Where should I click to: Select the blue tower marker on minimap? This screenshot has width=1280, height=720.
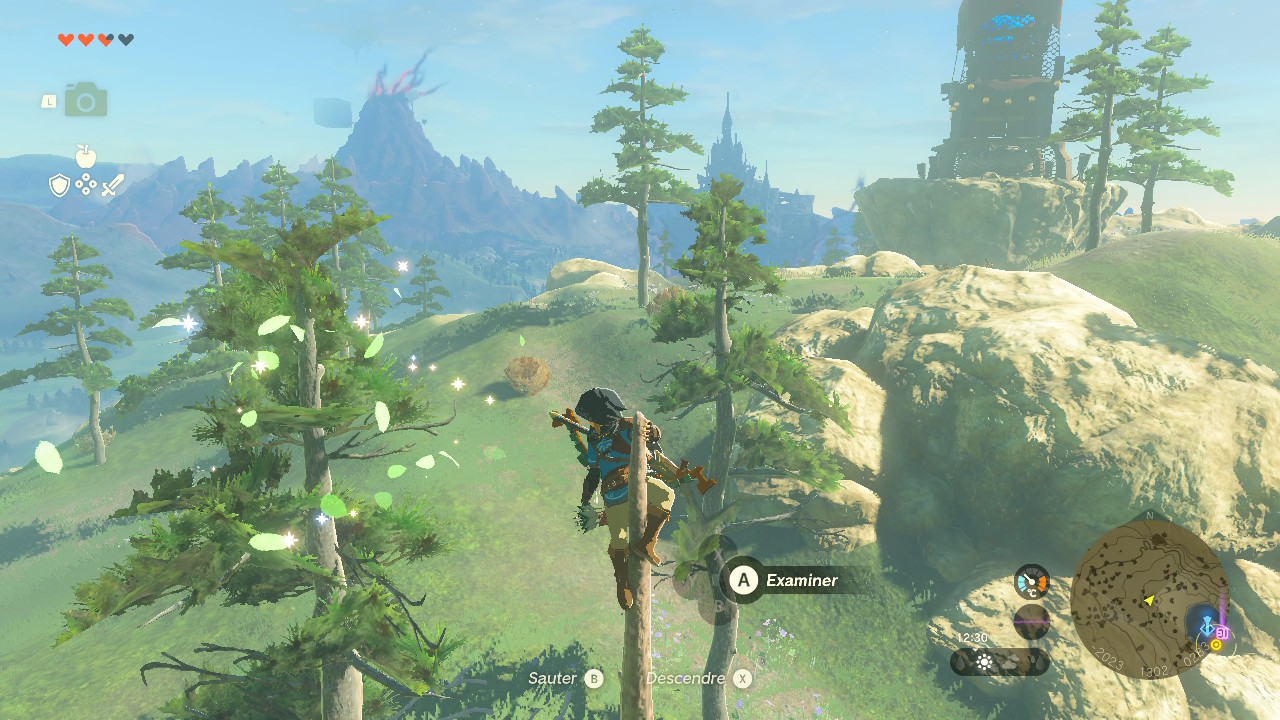pyautogui.click(x=1206, y=628)
